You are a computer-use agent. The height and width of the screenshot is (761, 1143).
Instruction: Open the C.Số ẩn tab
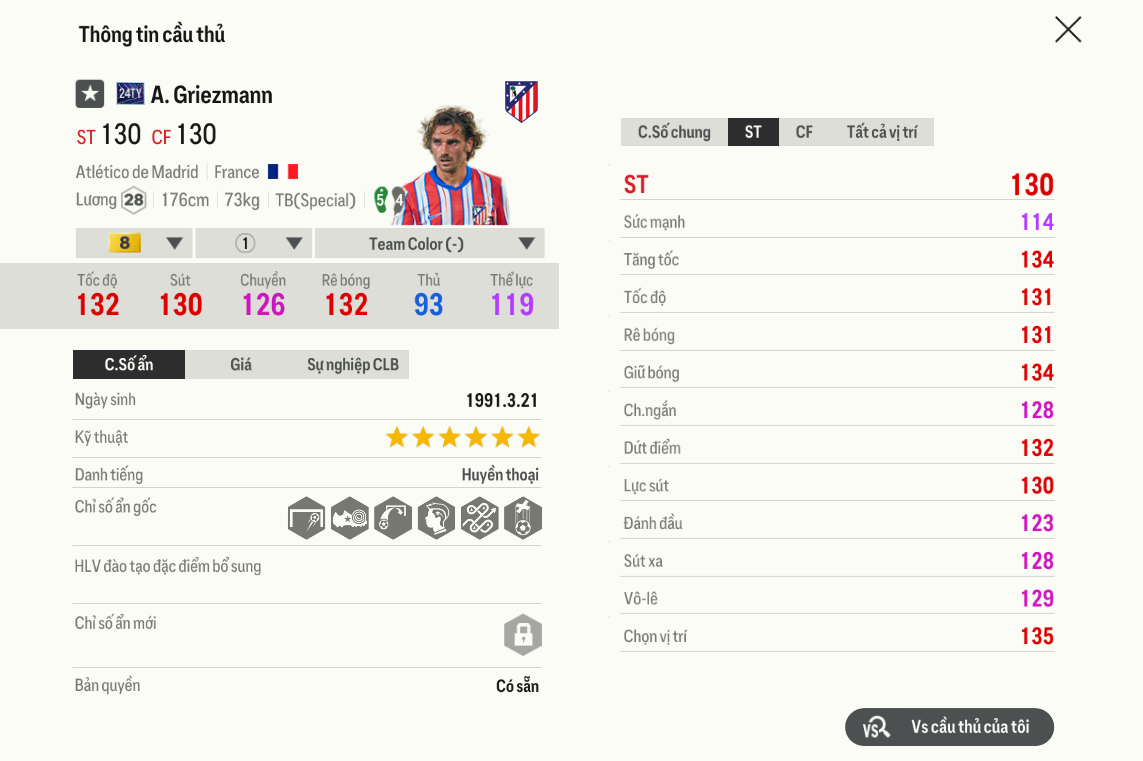coord(129,365)
